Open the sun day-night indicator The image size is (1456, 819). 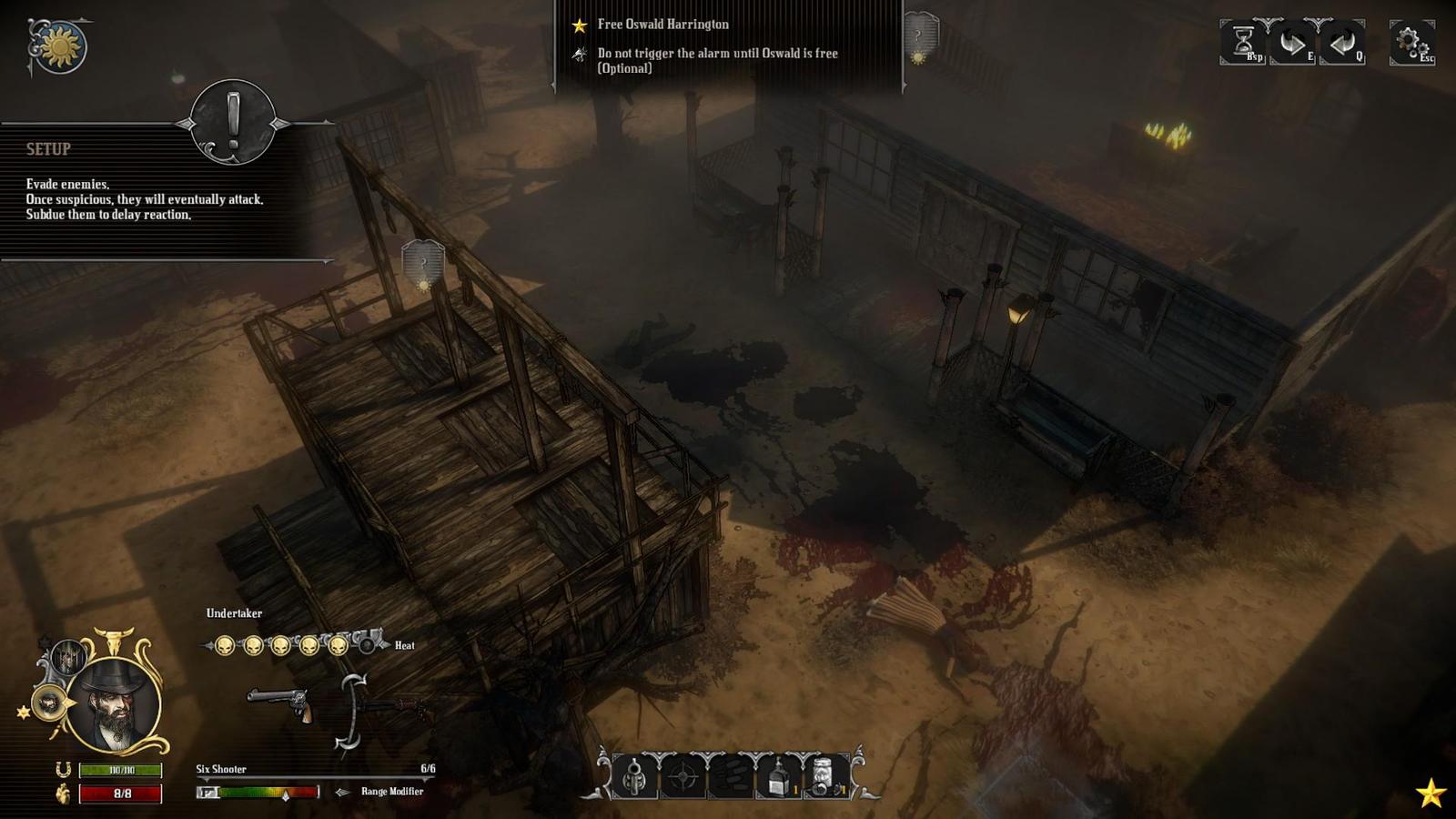pos(60,45)
